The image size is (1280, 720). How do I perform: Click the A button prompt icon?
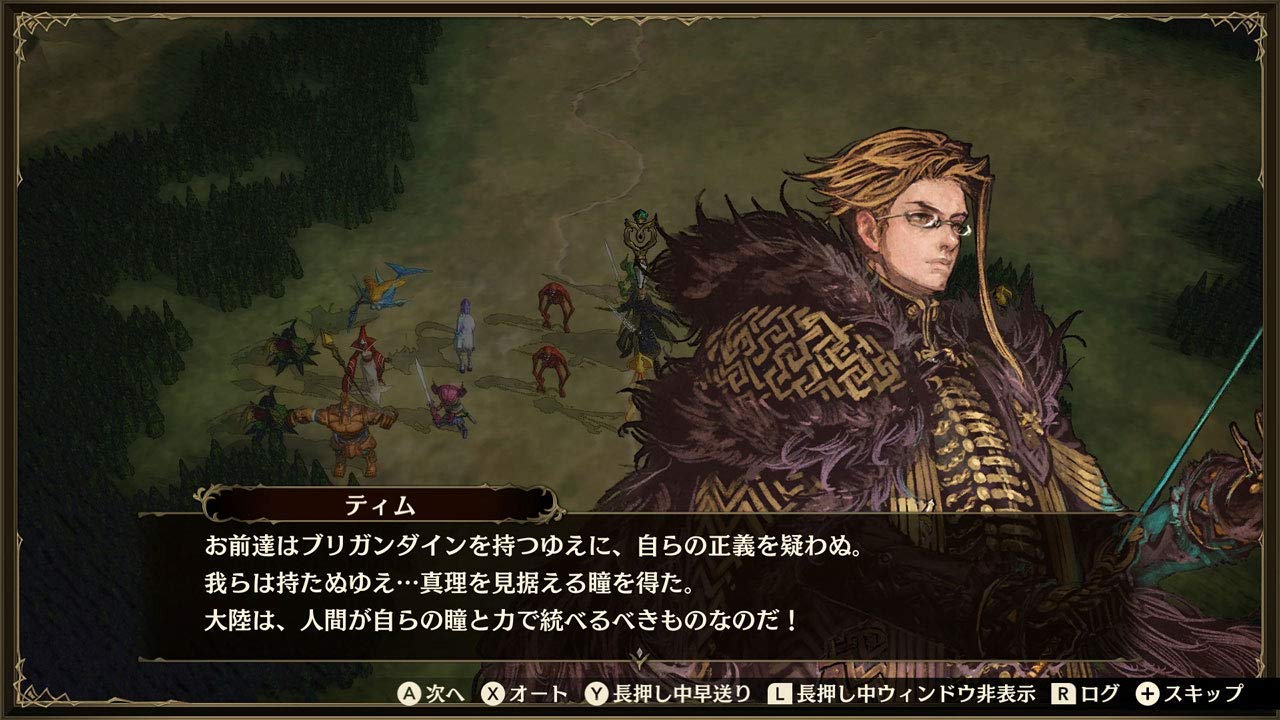click(408, 692)
